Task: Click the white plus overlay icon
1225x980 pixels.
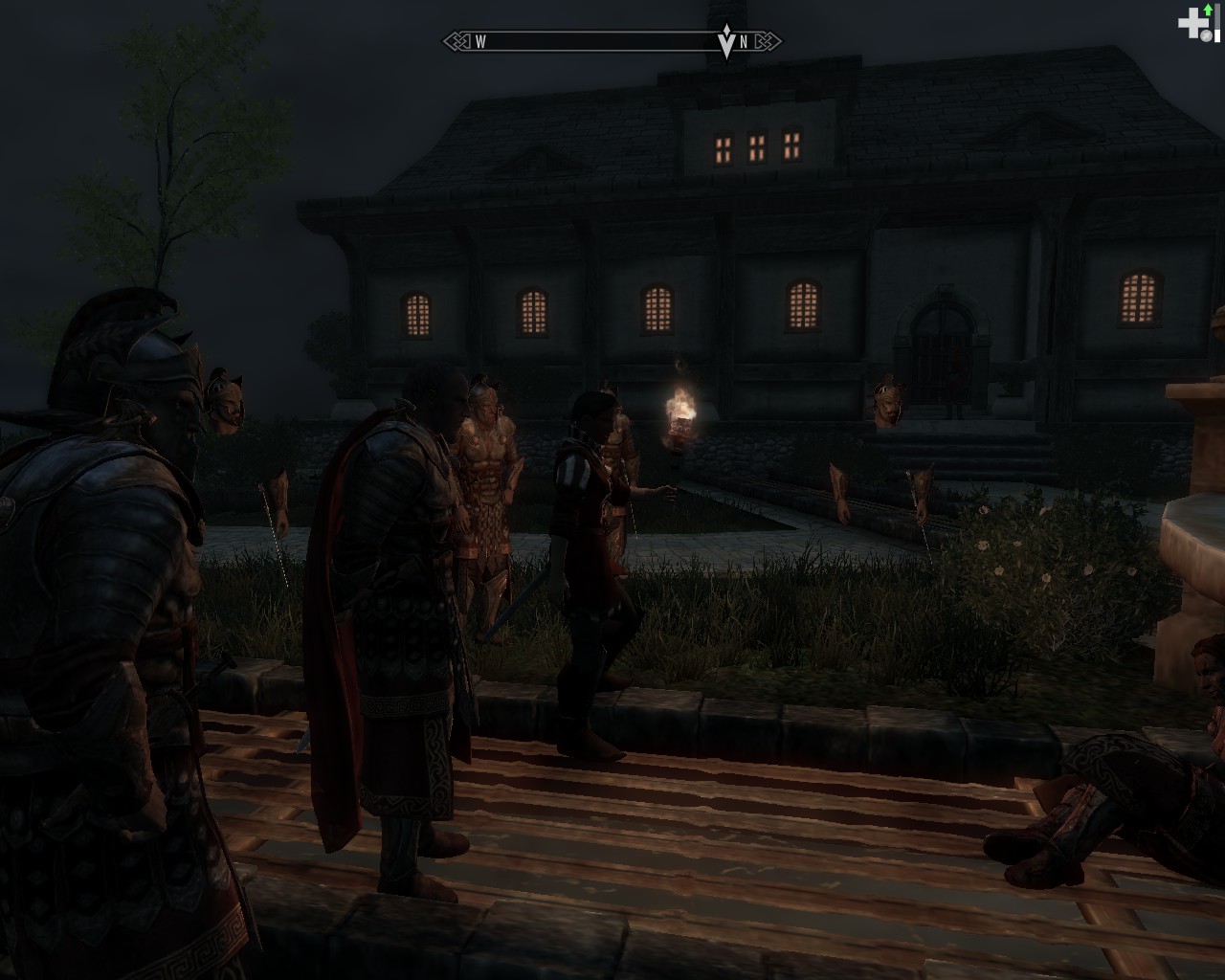Action: coord(1191,23)
